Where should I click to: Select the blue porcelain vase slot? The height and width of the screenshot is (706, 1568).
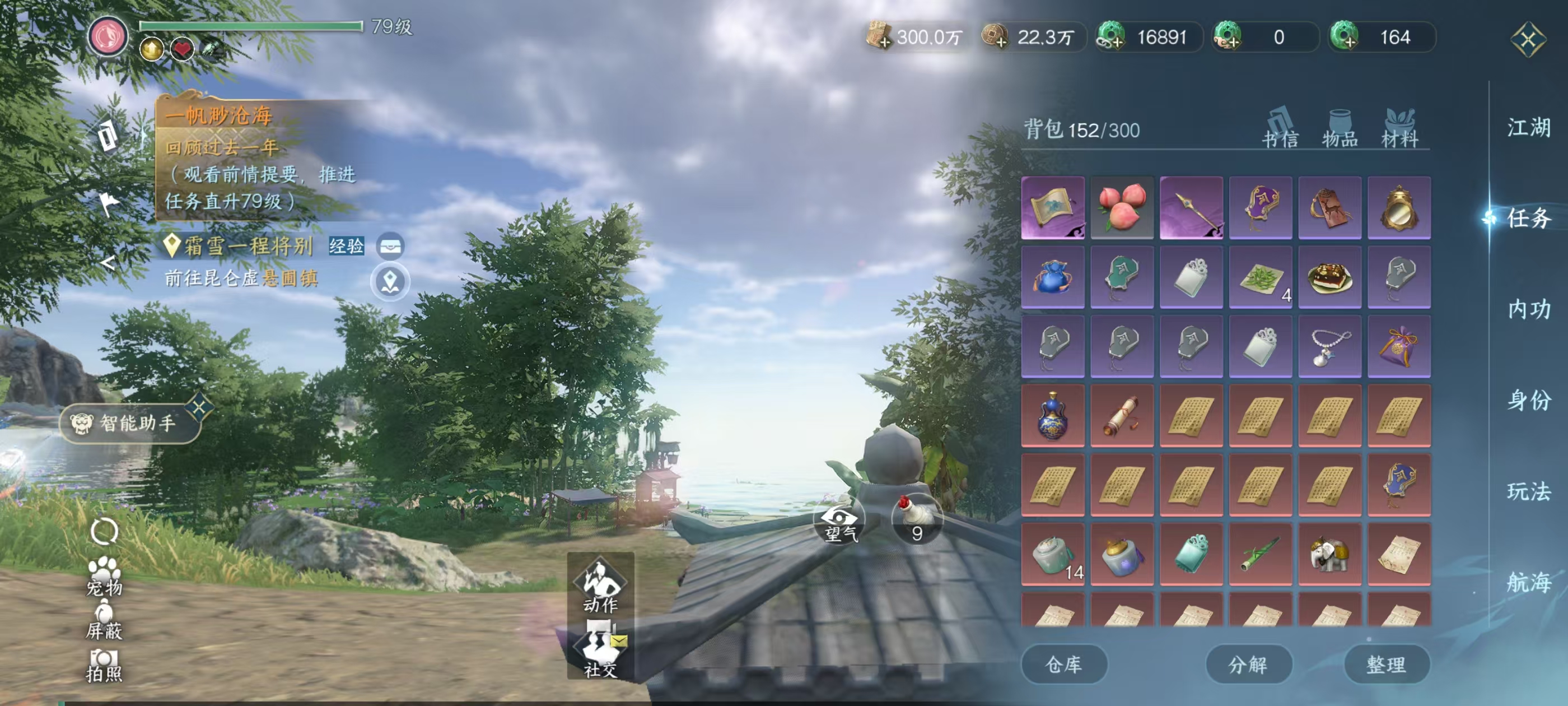tap(1052, 415)
